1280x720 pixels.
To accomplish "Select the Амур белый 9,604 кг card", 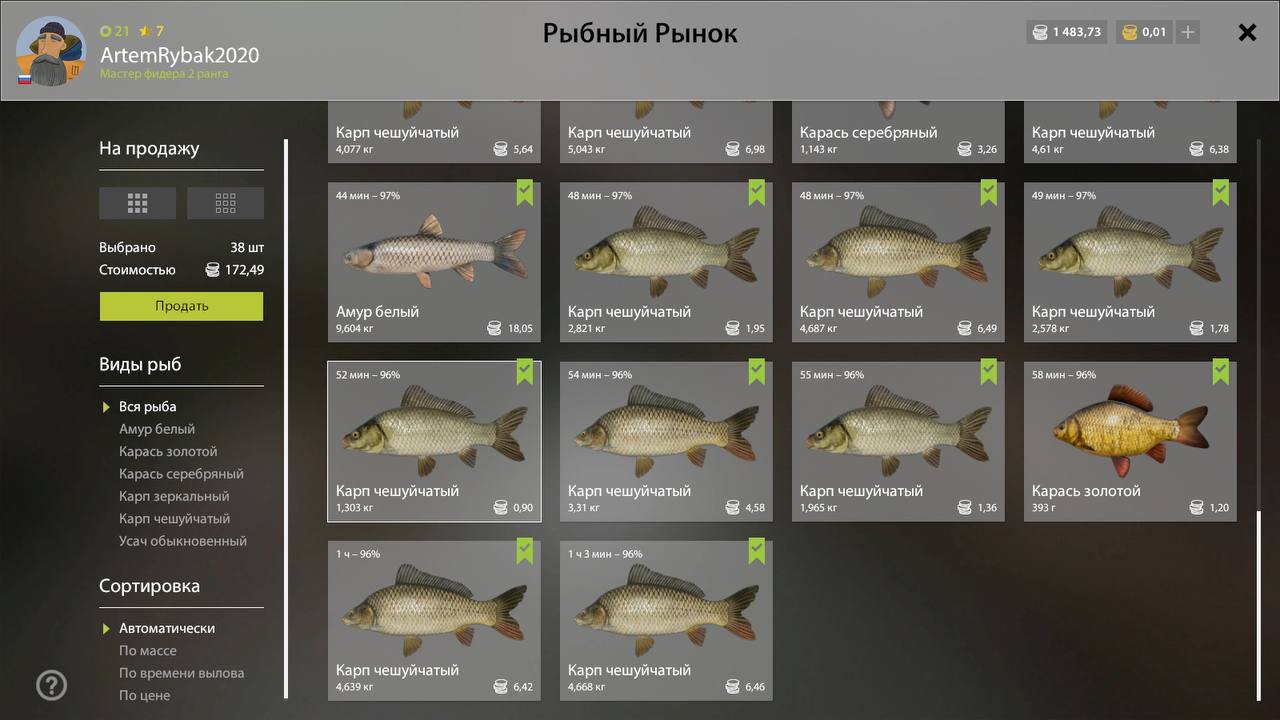I will pyautogui.click(x=434, y=261).
